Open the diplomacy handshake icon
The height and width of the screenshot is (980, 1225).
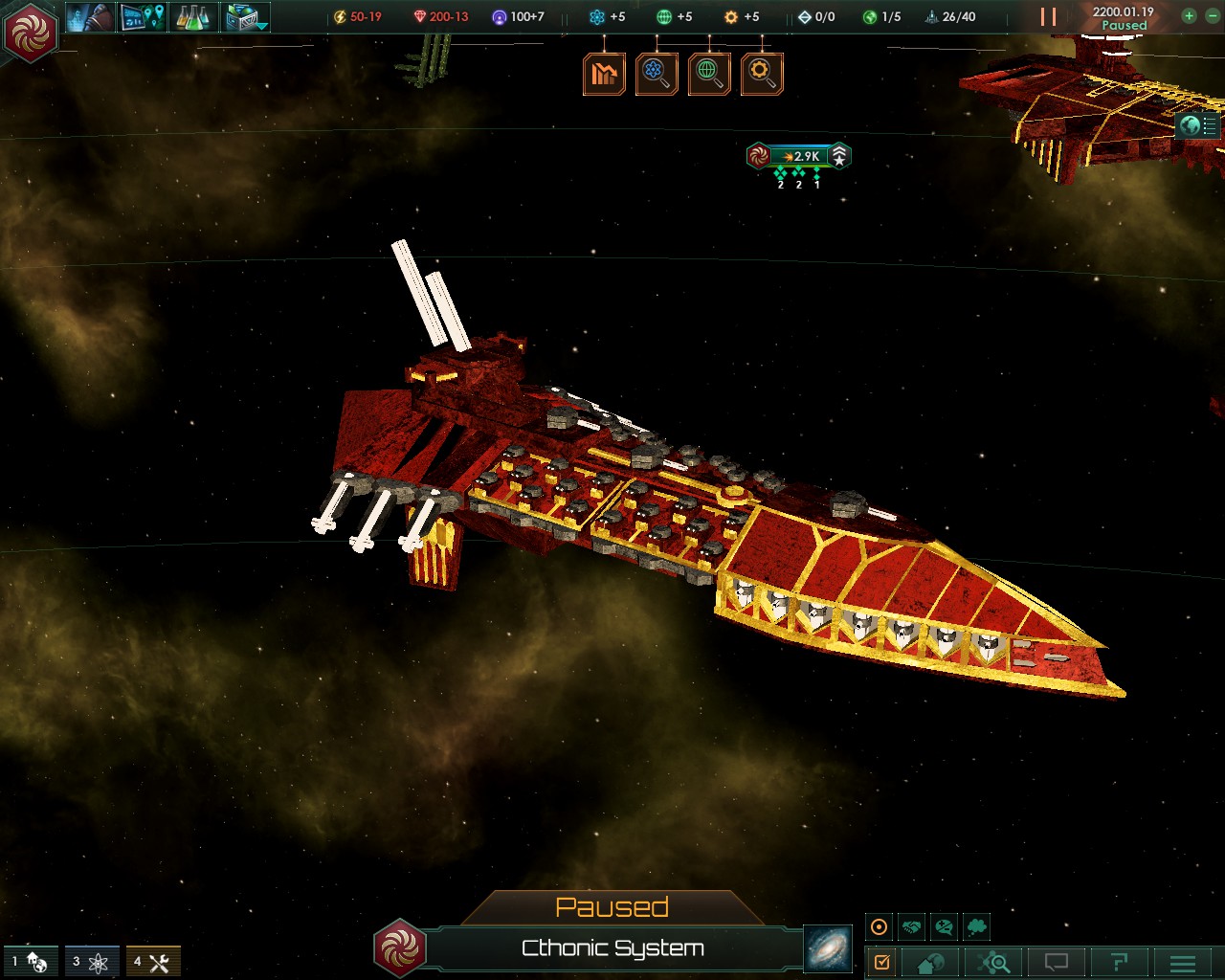tap(911, 926)
